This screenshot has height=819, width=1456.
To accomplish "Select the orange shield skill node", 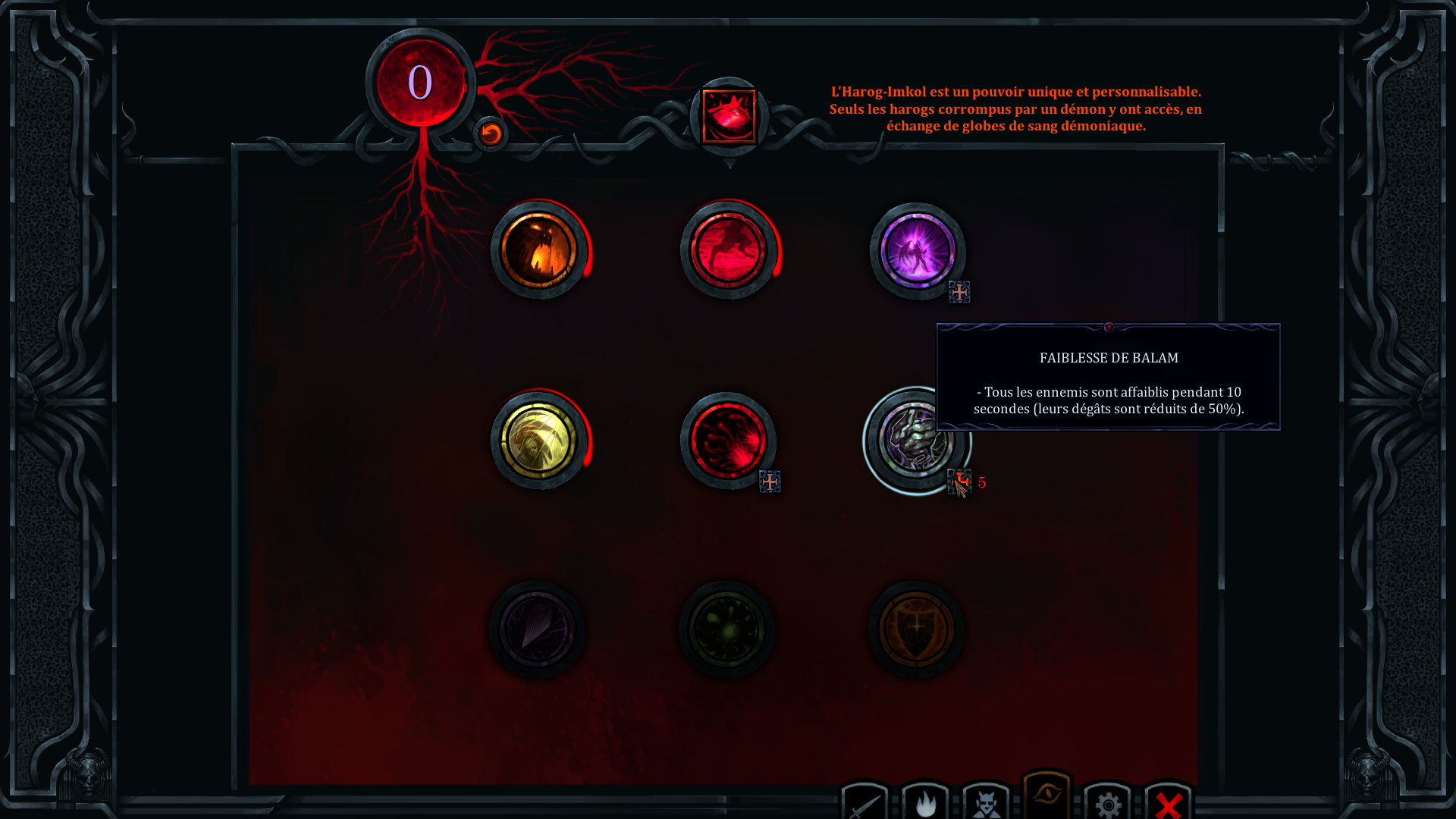I will pyautogui.click(x=915, y=629).
